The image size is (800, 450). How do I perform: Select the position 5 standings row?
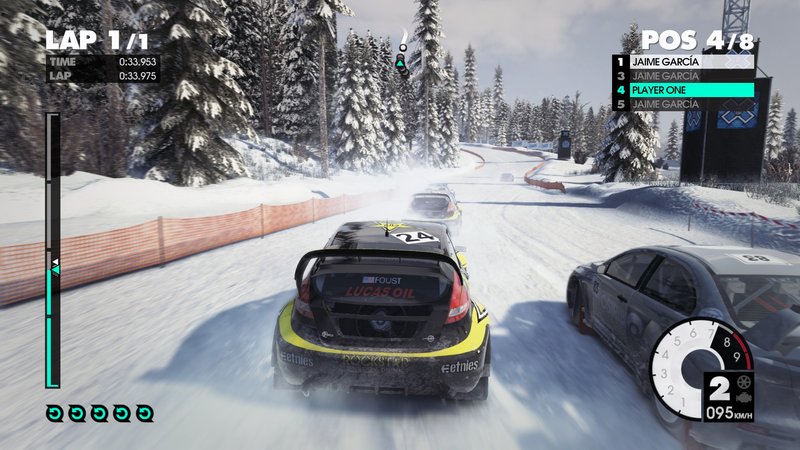[x=683, y=104]
